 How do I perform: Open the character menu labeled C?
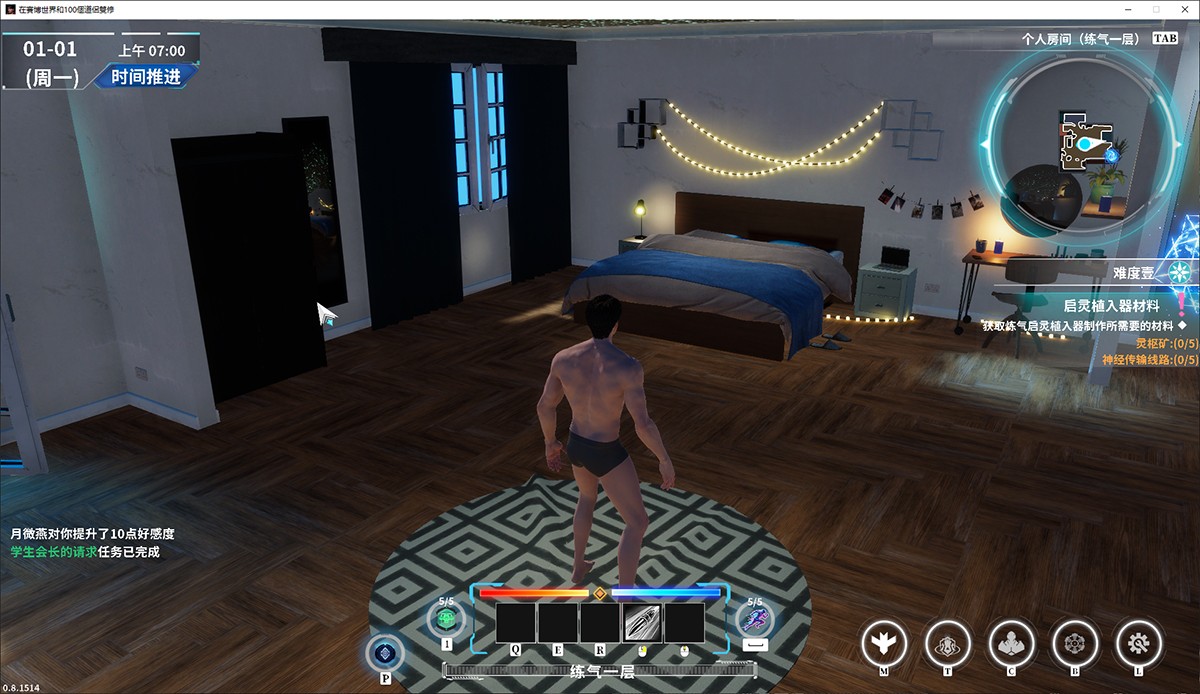coord(1011,640)
